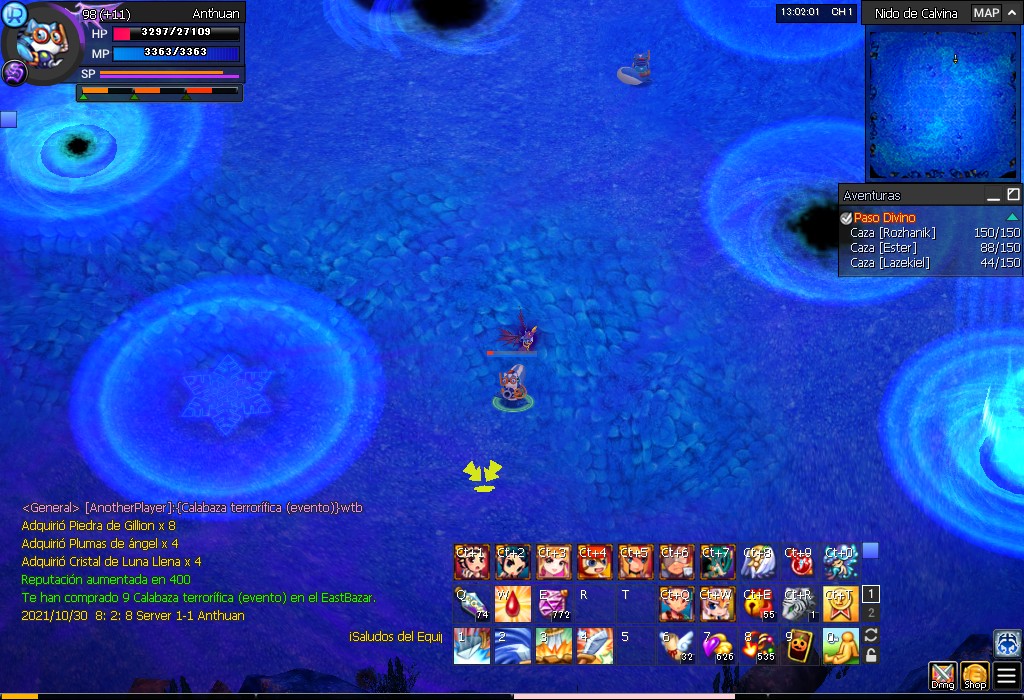Click the sitting figure icon in slot 0
This screenshot has width=1024, height=700.
(840, 646)
